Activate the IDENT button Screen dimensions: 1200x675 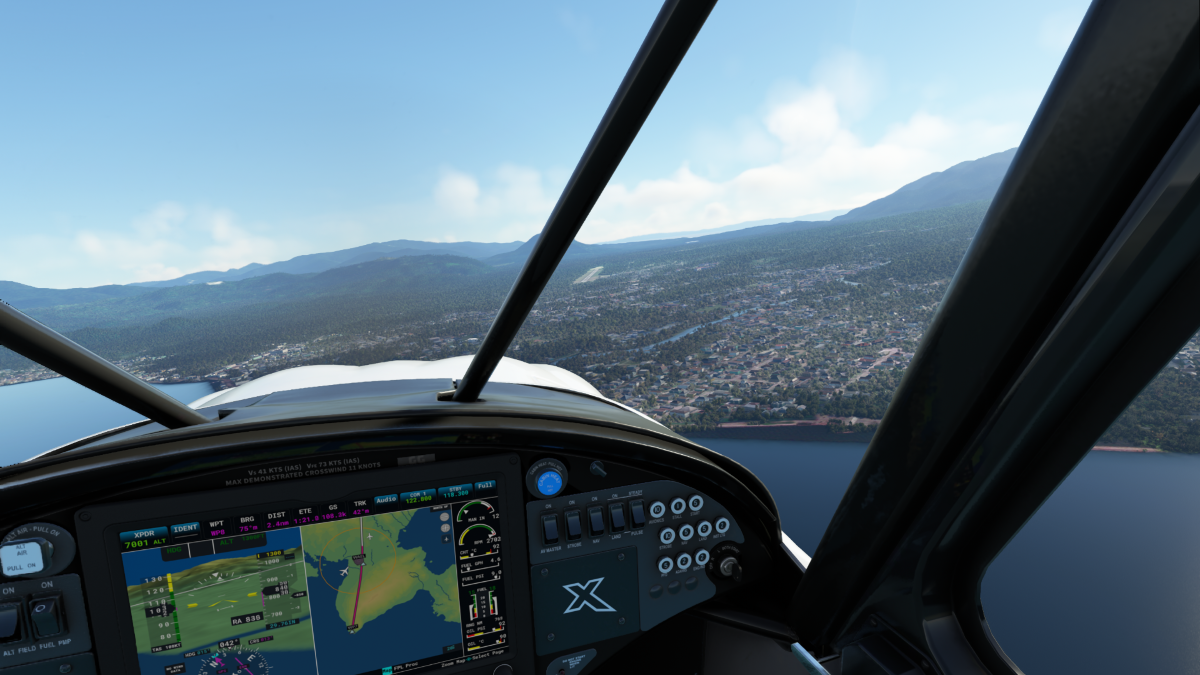pyautogui.click(x=185, y=528)
